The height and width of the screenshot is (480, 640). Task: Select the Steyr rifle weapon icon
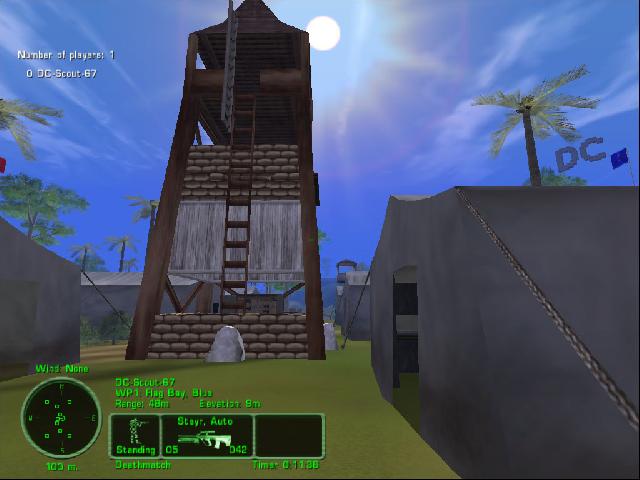coord(207,438)
